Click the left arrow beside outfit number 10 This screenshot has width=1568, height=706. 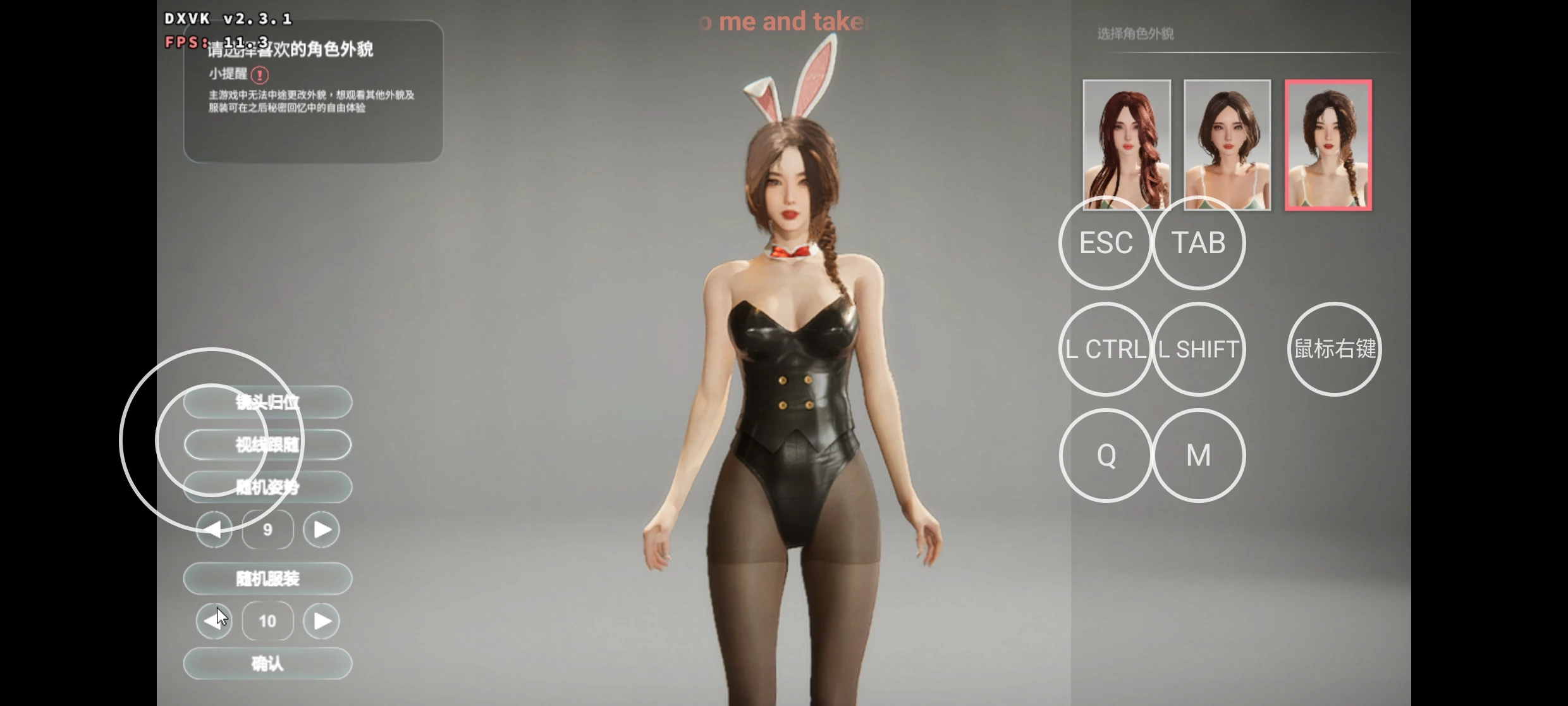214,621
